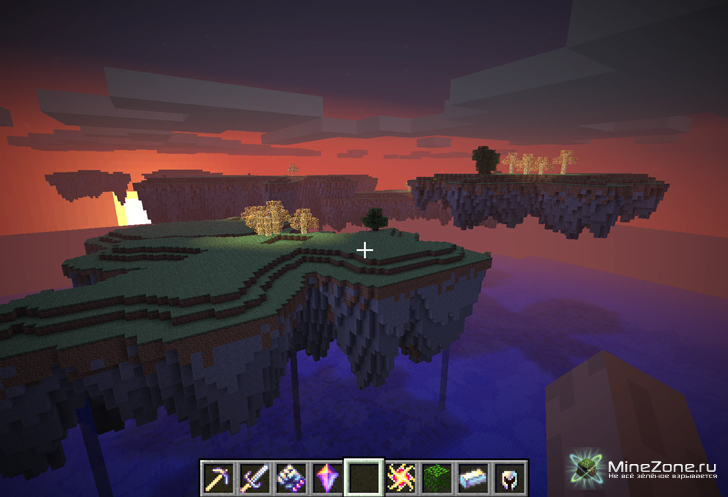The image size is (728, 497).
Task: Select the sword hotbar slot
Action: (x=253, y=477)
